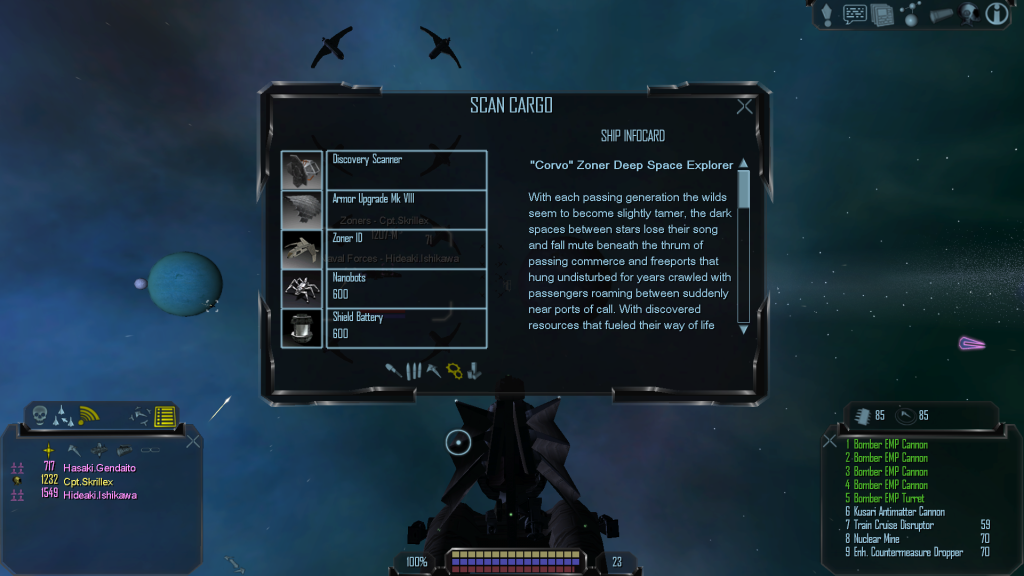Viewport: 1024px width, 576px height.
Task: Select the Nanobots cargo row
Action: [x=406, y=288]
